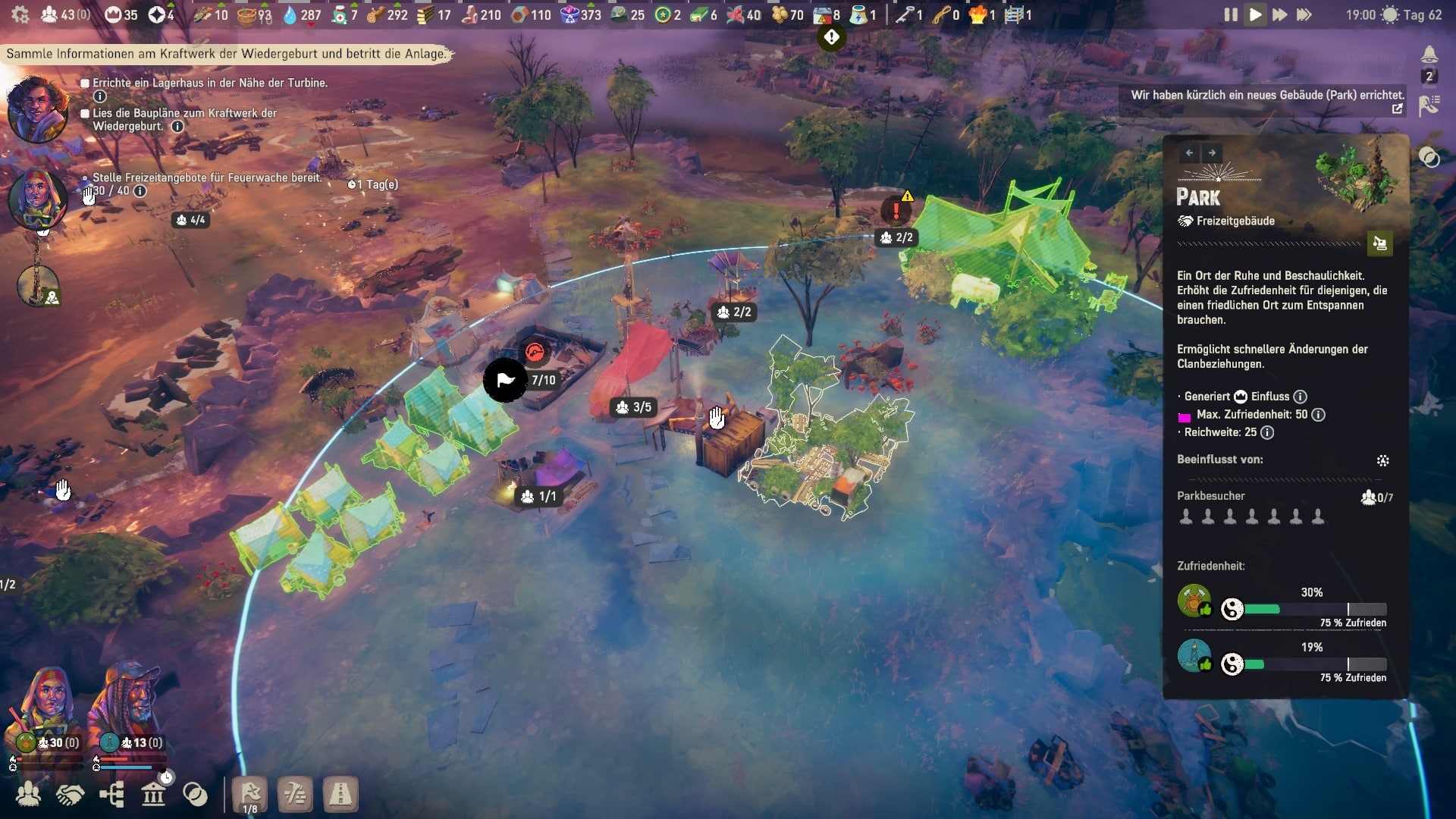The image size is (1456, 819).
Task: Open the settings gear menu
Action: (x=20, y=14)
